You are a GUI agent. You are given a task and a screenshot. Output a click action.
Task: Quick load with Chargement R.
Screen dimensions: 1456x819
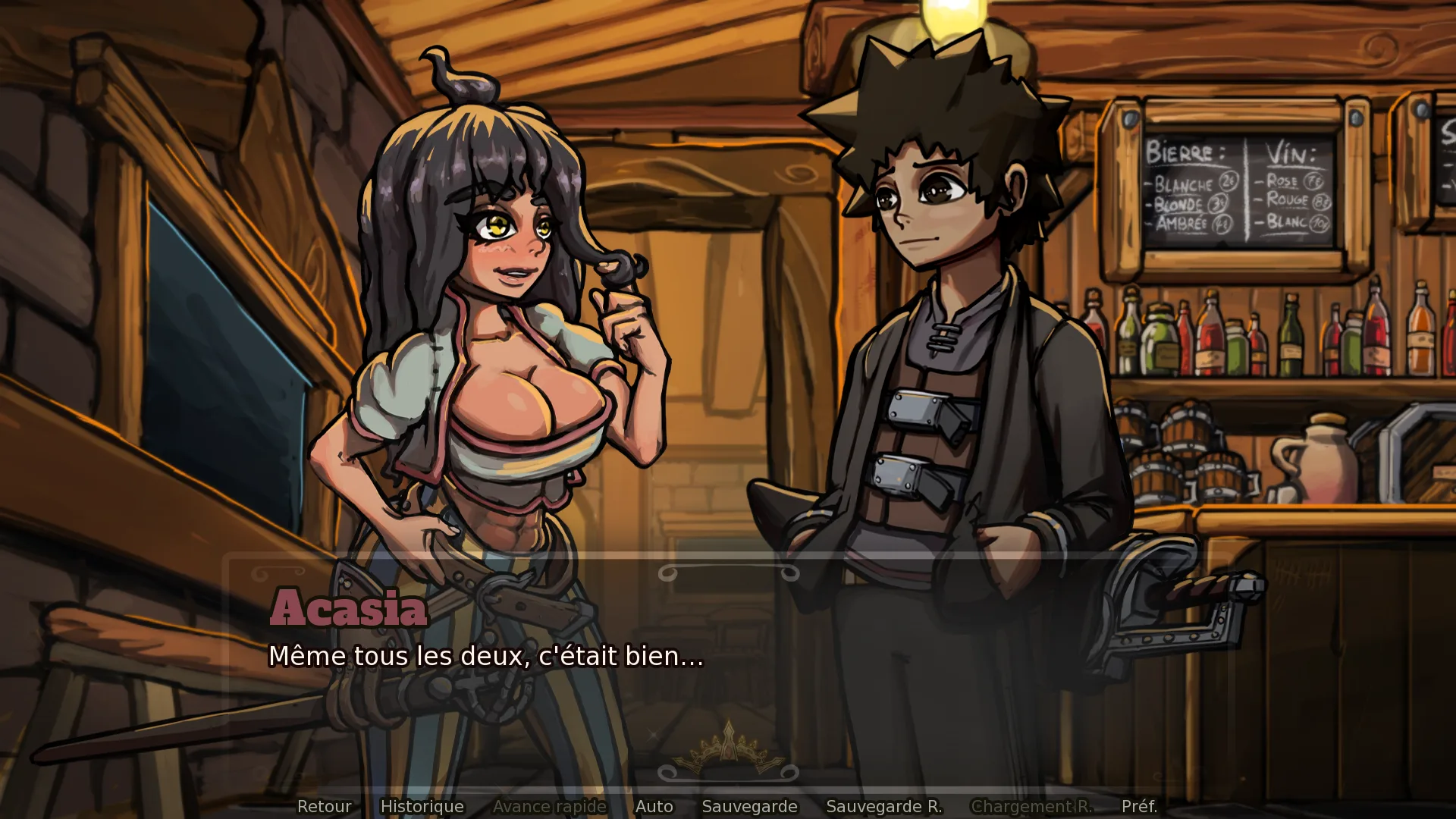[1031, 806]
